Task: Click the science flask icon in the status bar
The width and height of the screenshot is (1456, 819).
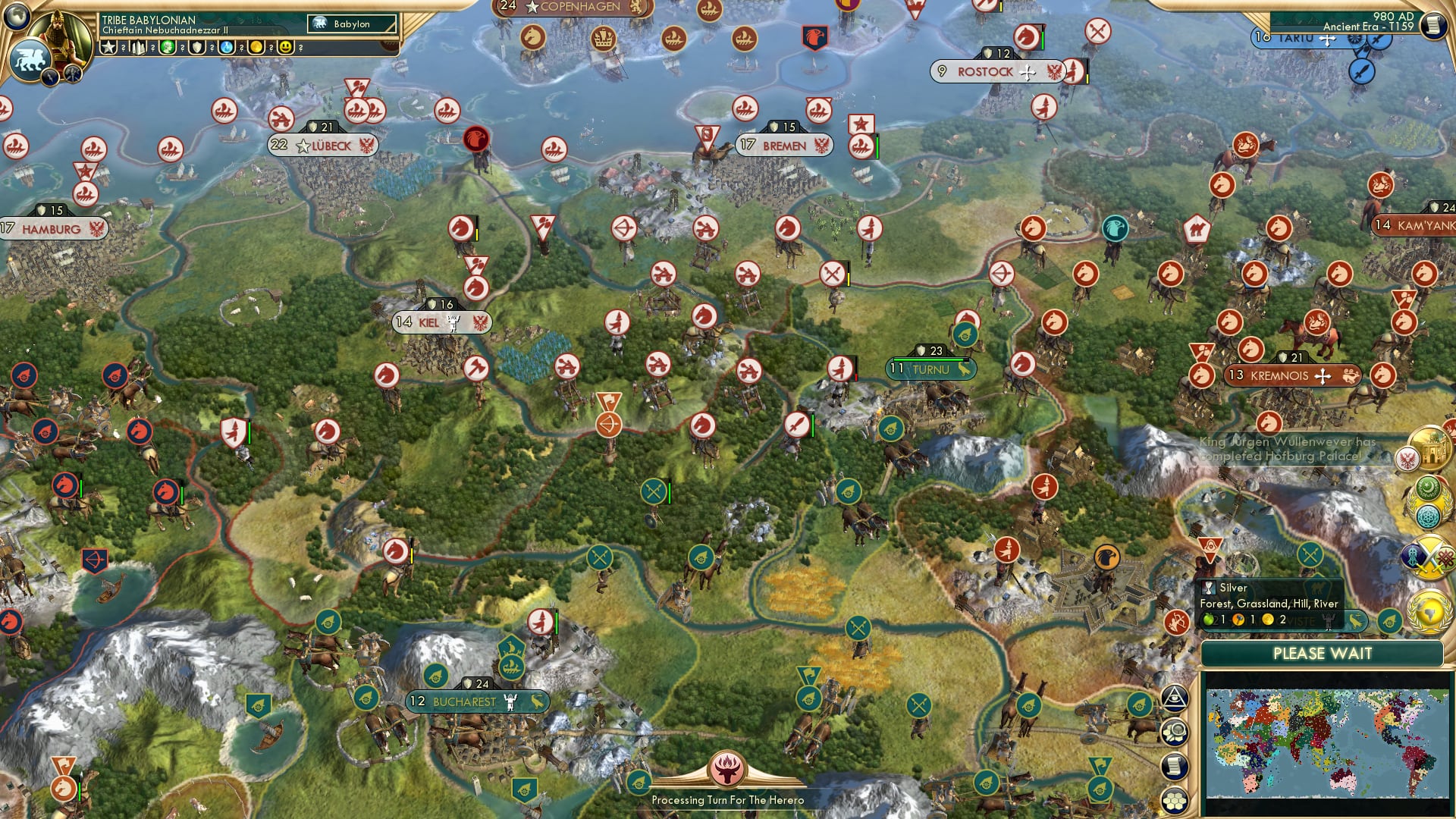Action: tap(224, 47)
